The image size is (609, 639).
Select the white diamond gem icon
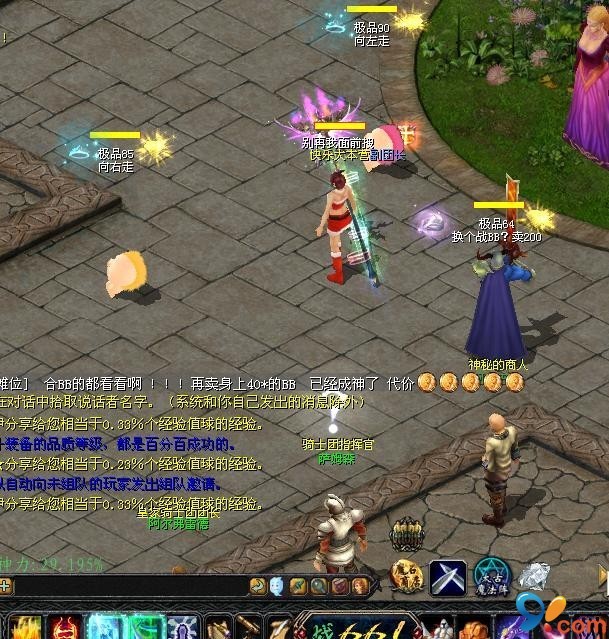tap(534, 577)
